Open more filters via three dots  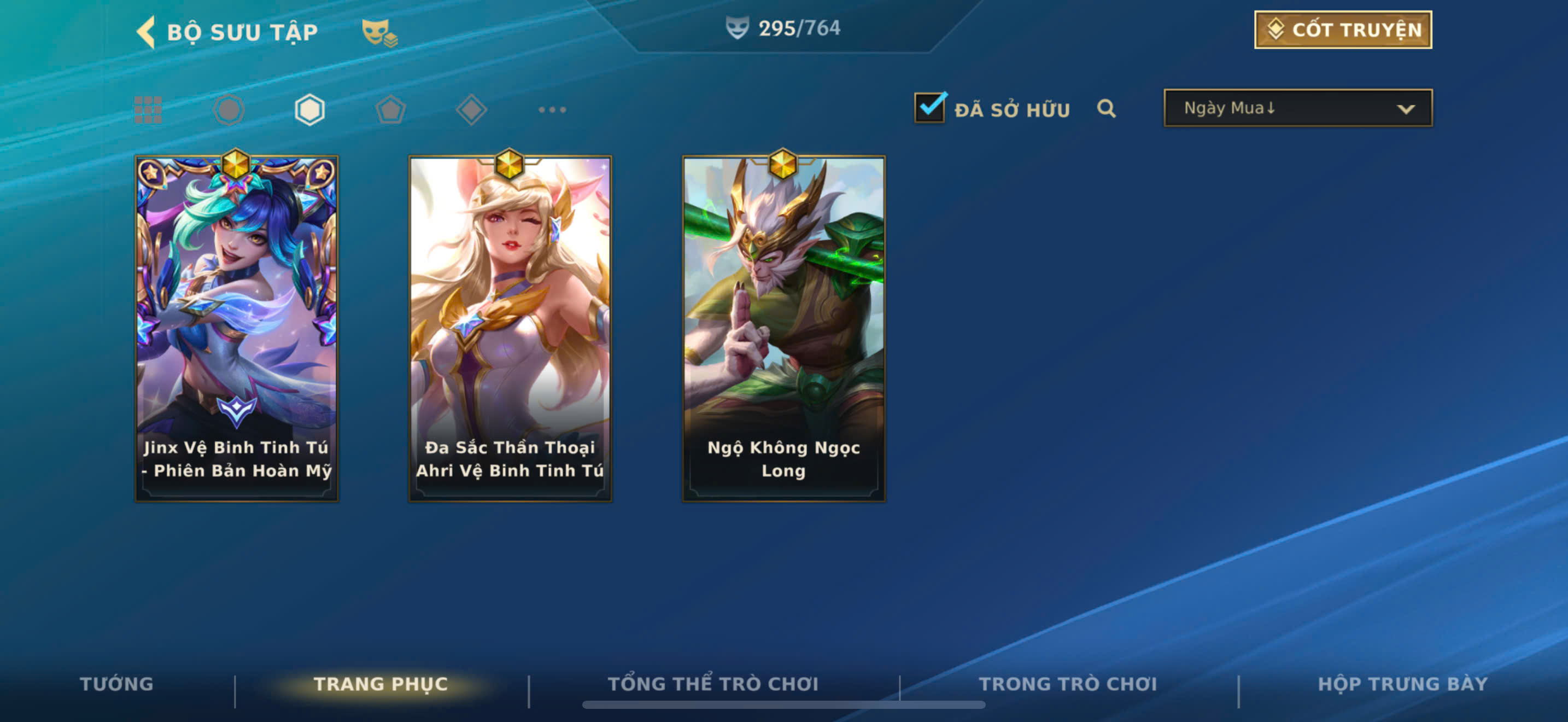(x=552, y=110)
